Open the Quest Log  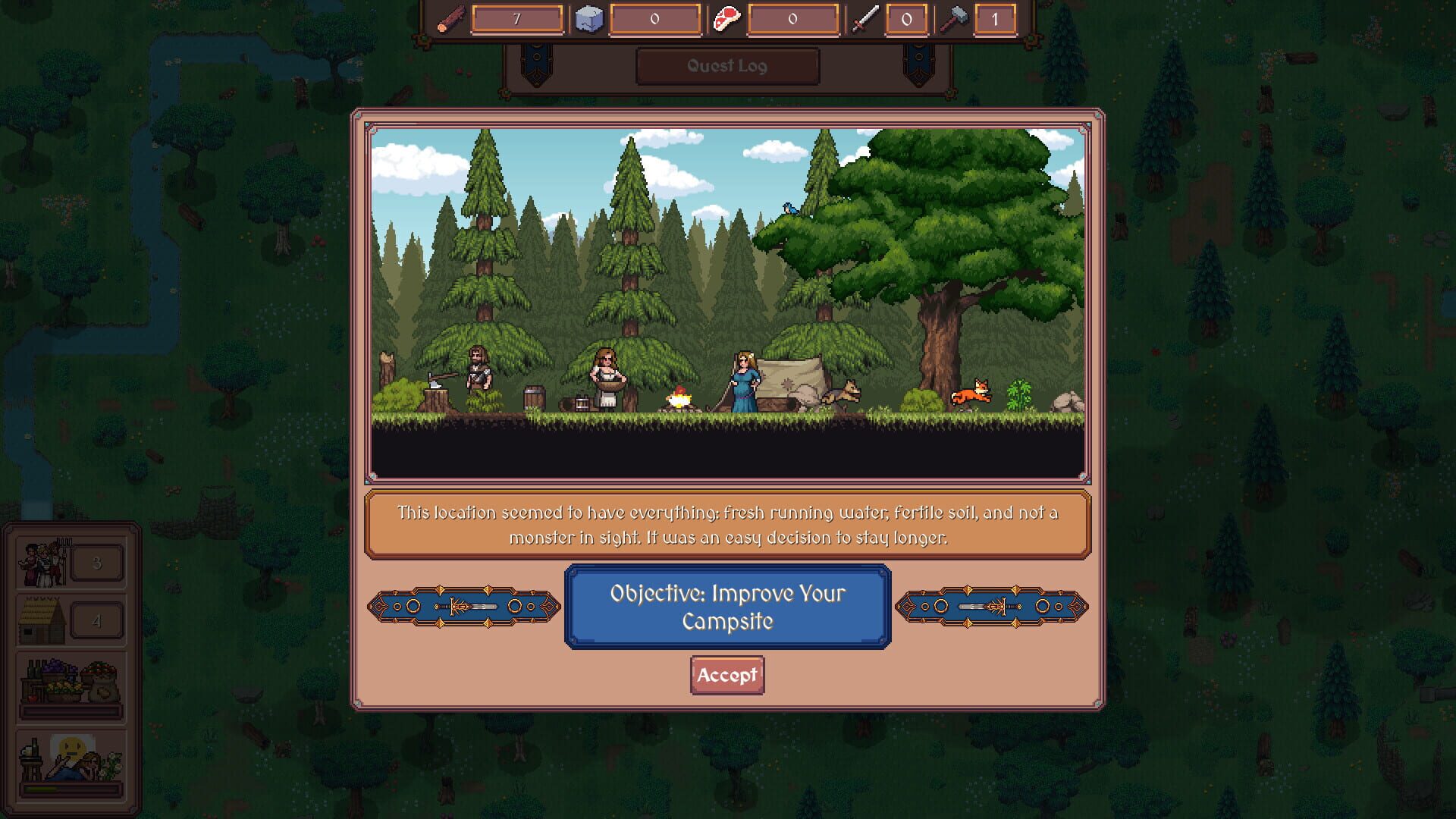pyautogui.click(x=726, y=66)
